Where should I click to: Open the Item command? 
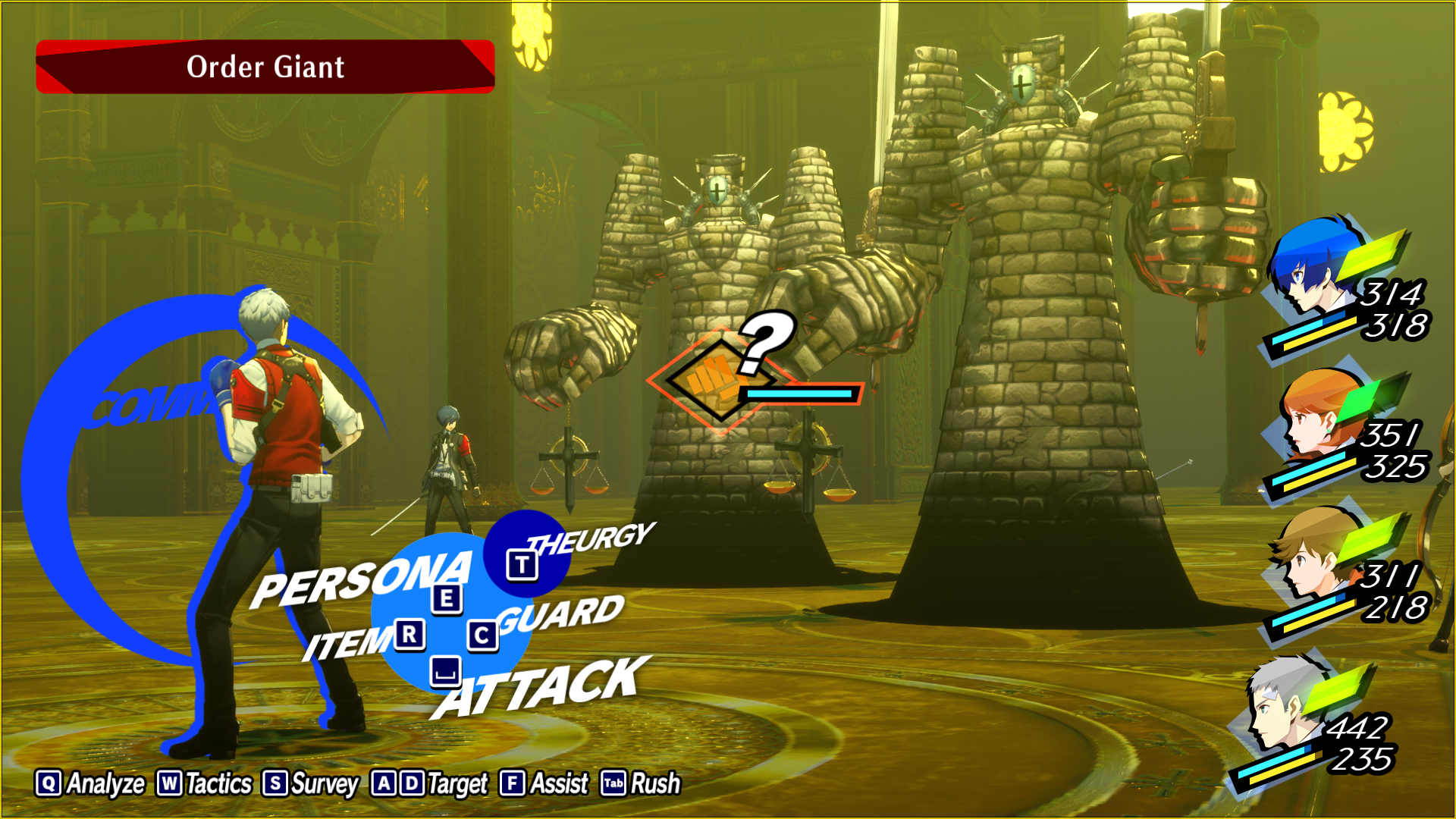point(347,643)
